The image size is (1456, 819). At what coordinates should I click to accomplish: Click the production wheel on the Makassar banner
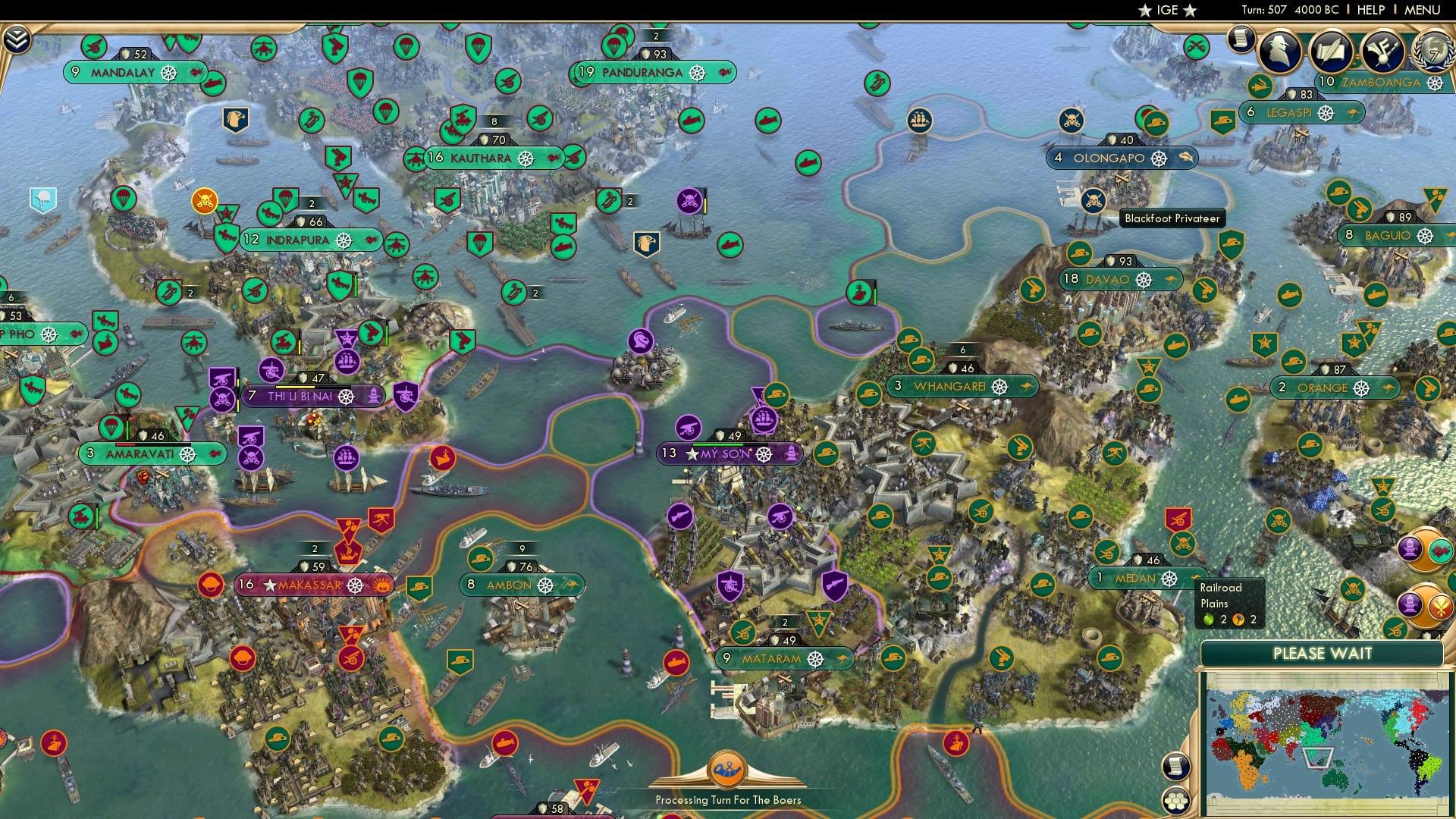354,585
